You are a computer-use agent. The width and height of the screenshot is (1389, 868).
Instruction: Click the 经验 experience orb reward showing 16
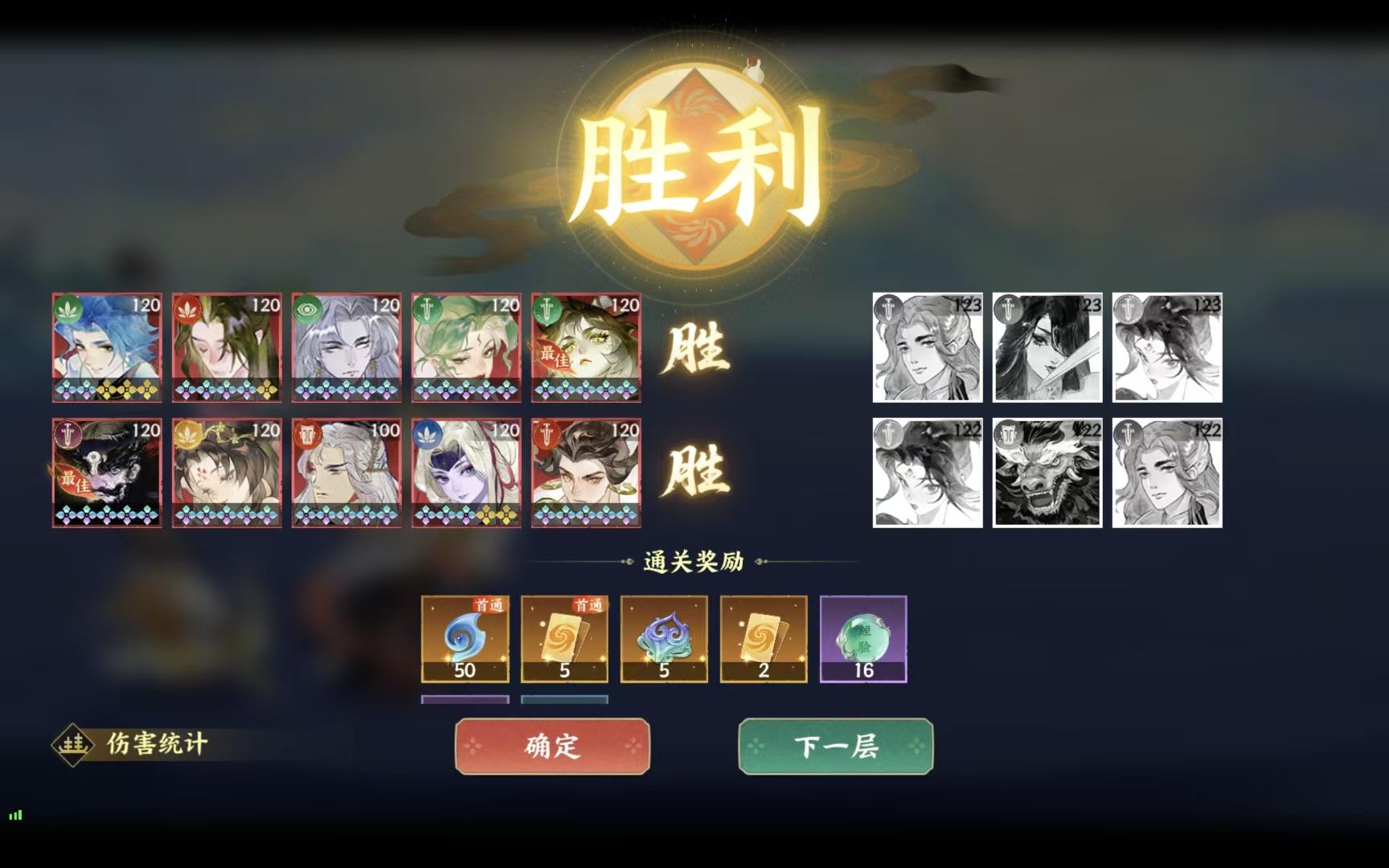click(863, 639)
